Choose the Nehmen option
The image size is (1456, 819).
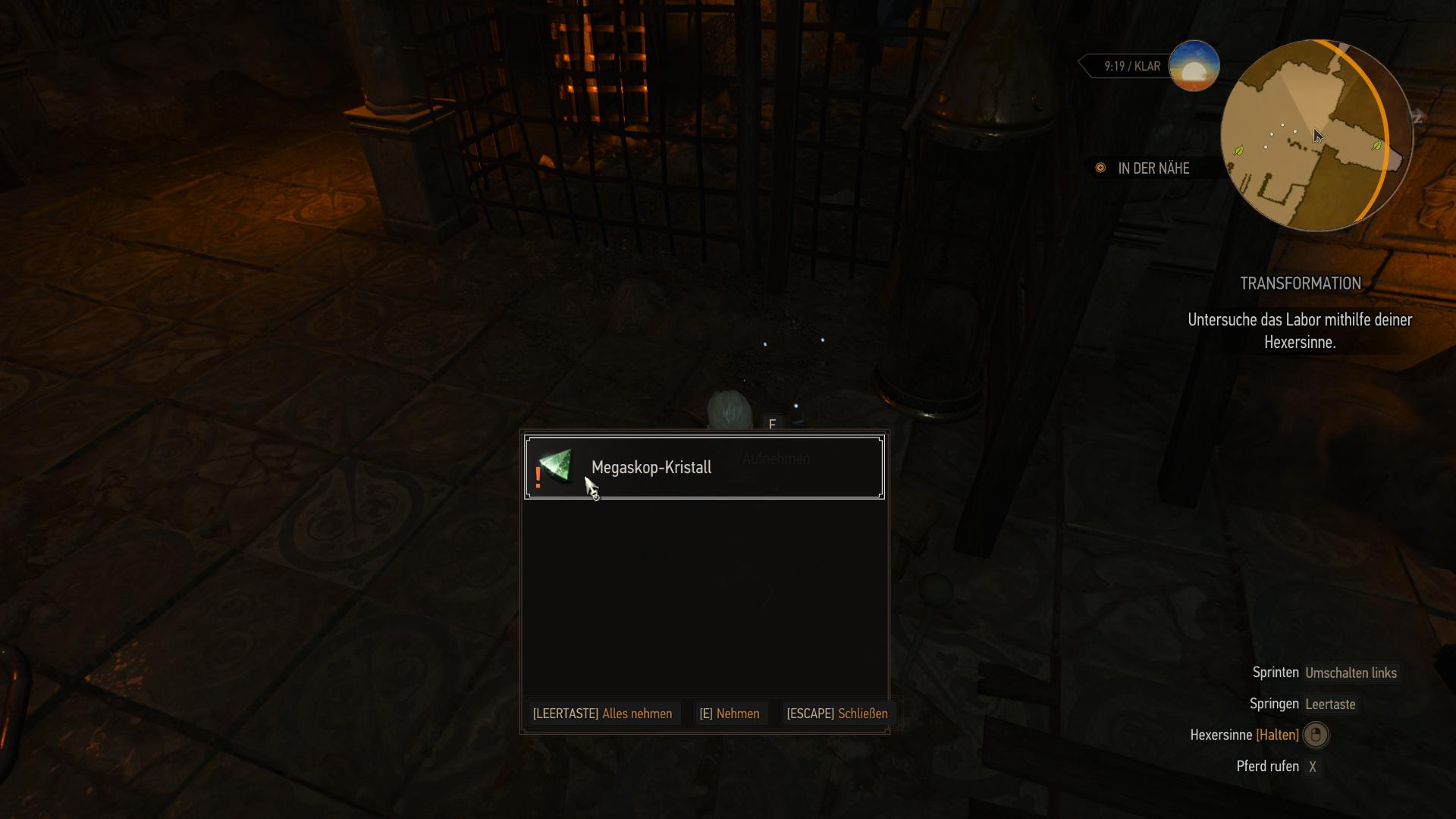[x=729, y=714]
